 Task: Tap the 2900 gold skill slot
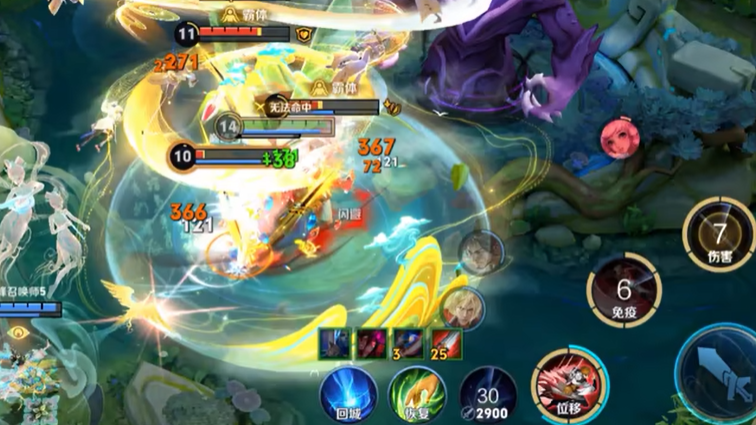(x=488, y=395)
